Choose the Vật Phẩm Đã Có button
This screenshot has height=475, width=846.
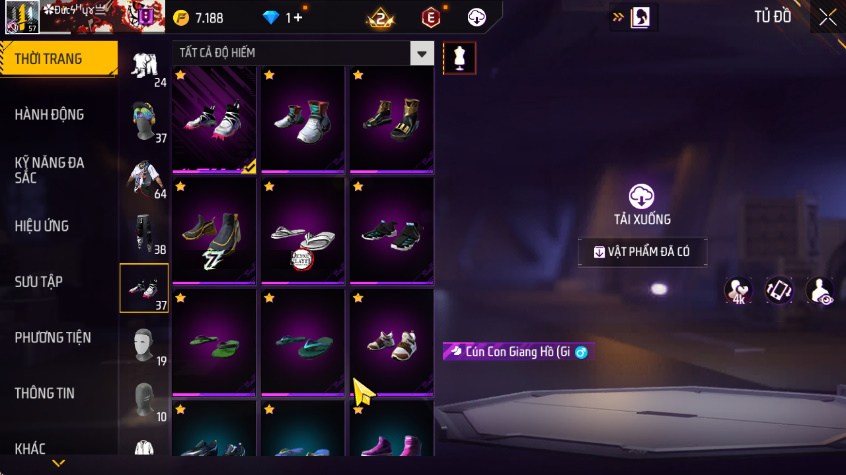(642, 252)
